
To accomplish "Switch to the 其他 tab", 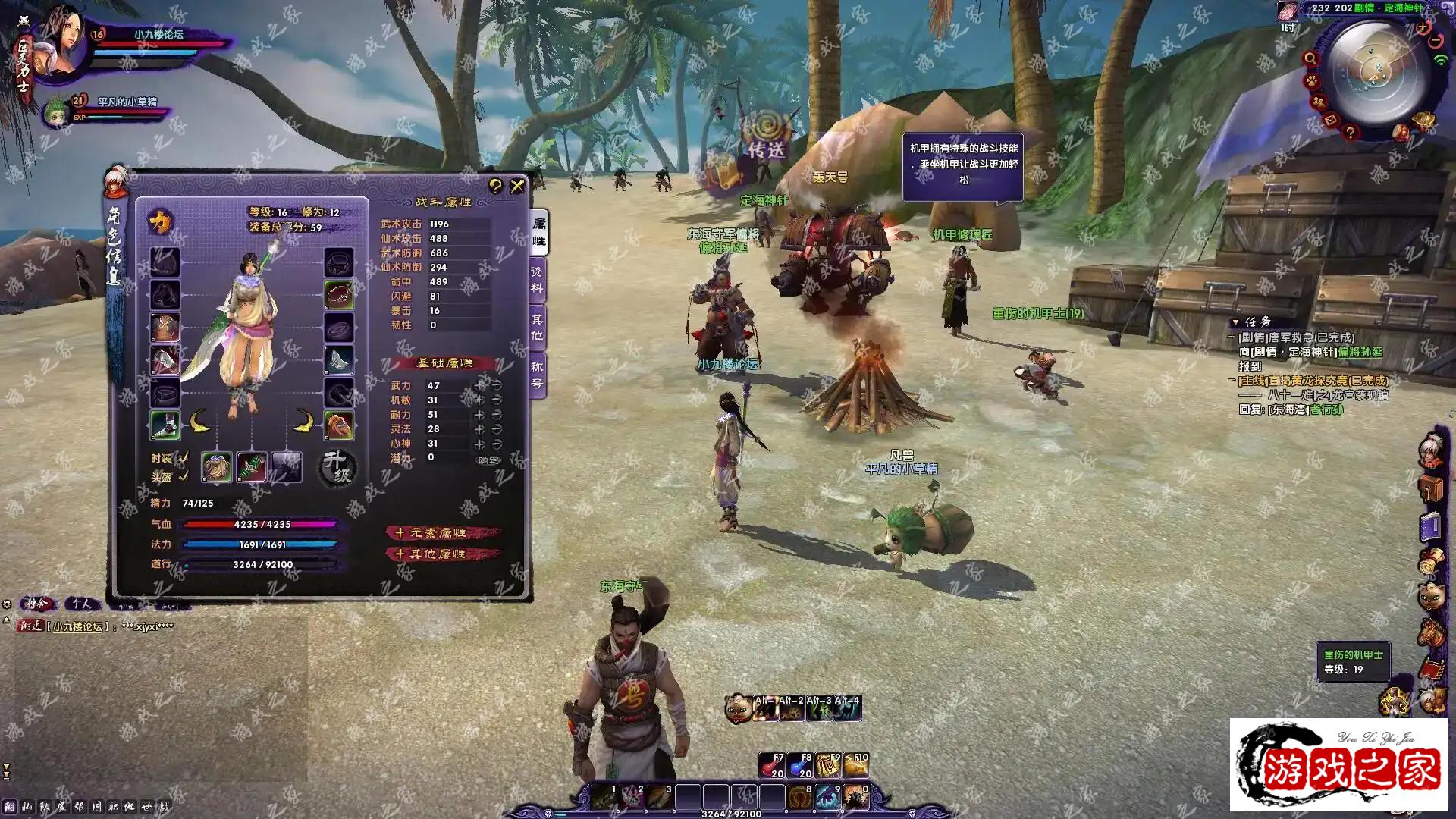I will click(x=537, y=328).
